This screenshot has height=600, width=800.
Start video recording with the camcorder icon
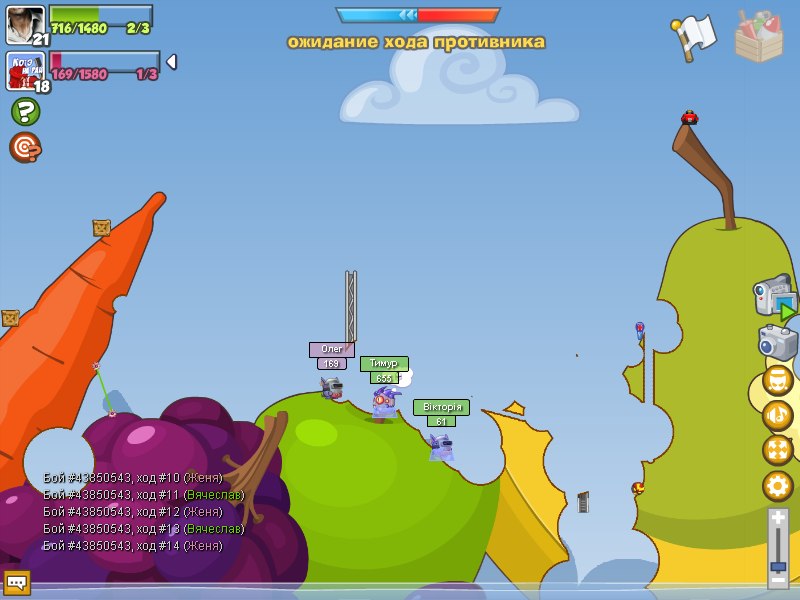[774, 299]
